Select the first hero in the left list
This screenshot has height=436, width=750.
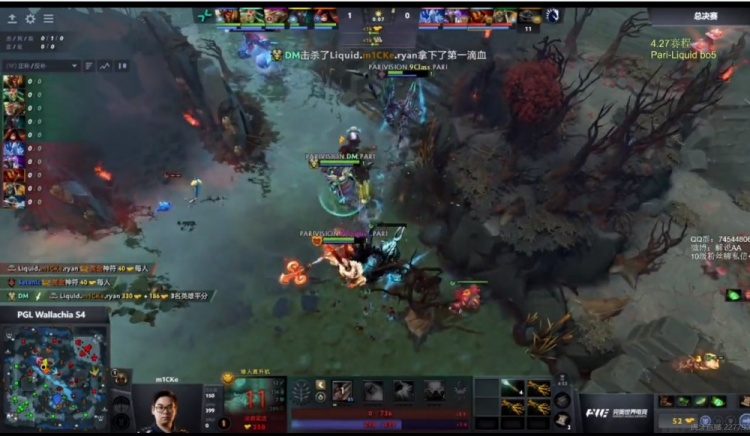(13, 81)
